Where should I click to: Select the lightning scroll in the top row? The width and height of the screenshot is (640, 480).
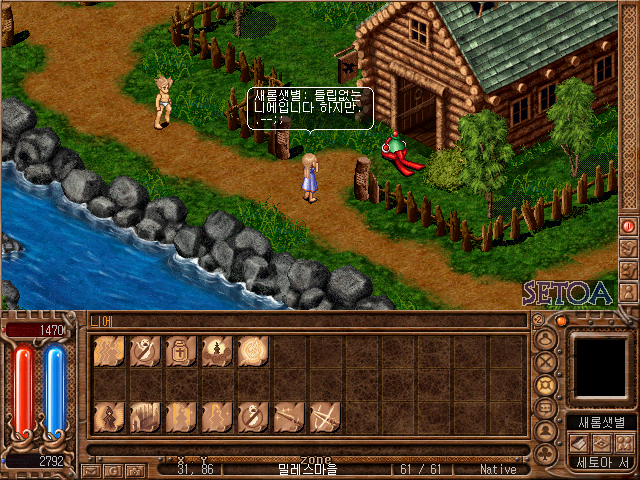[x=108, y=352]
